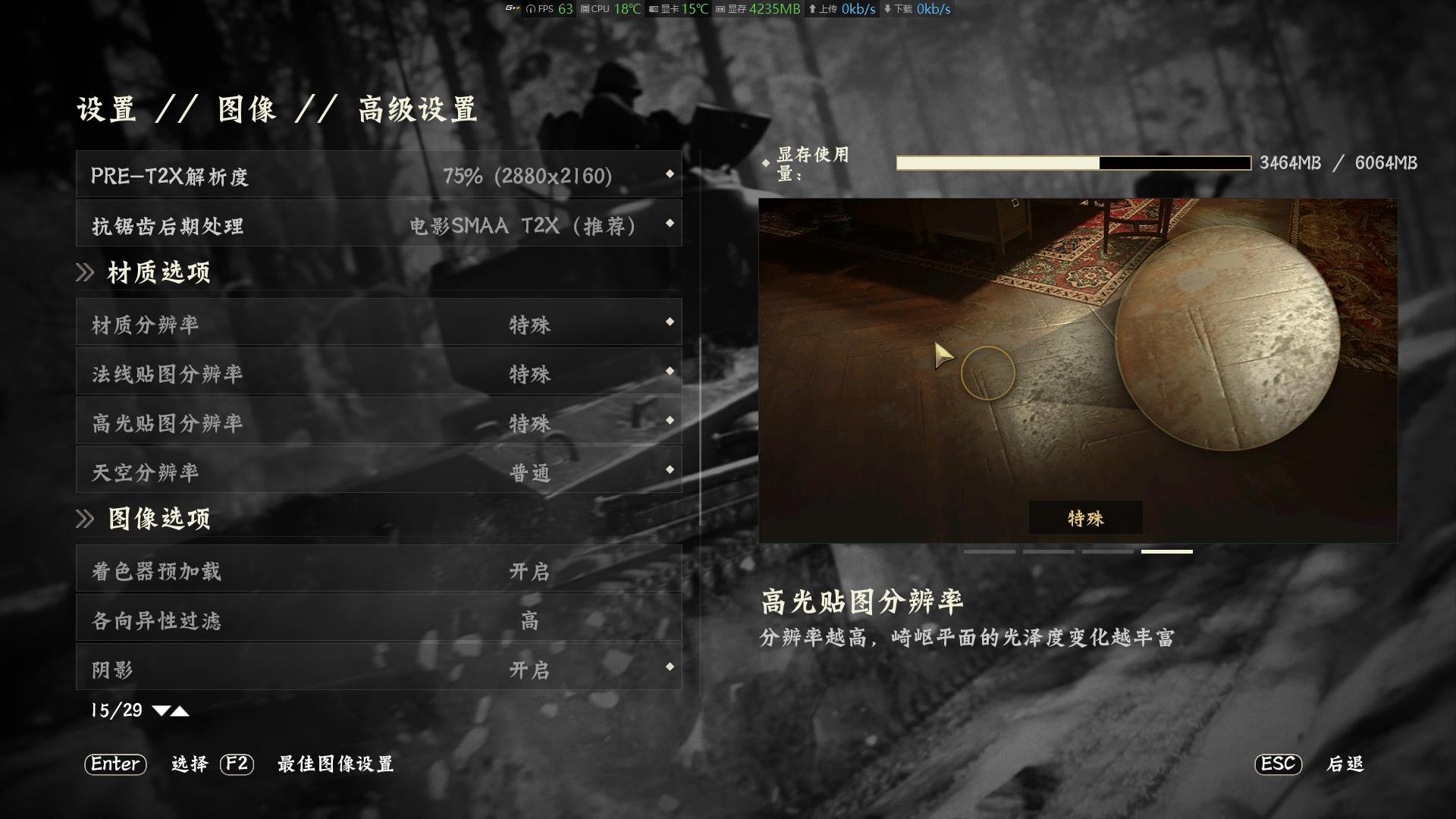Select the 高级设置 breadcrumb item
The height and width of the screenshot is (819, 1456).
click(x=416, y=108)
